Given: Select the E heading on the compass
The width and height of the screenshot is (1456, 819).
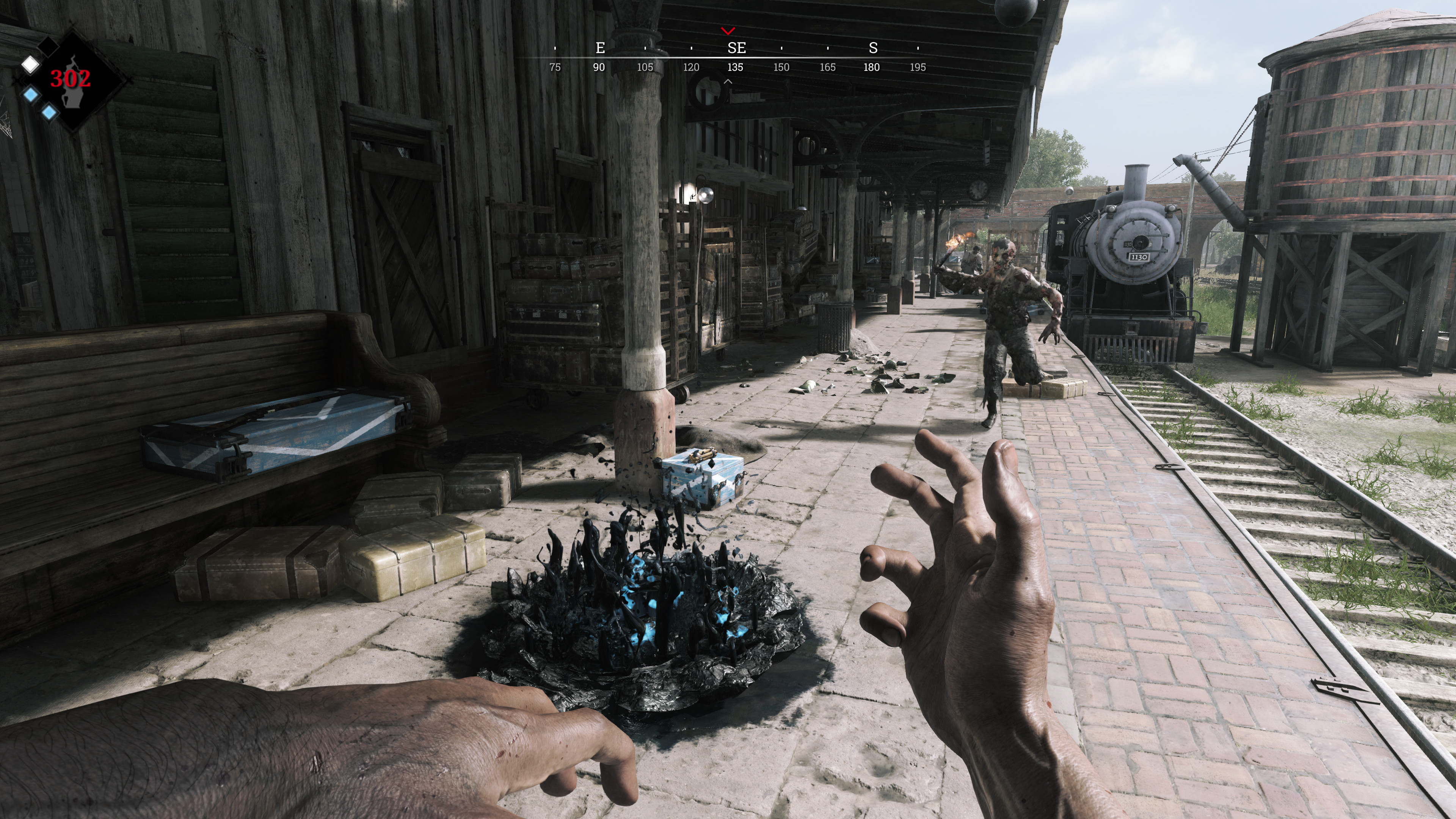Looking at the screenshot, I should tap(600, 48).
